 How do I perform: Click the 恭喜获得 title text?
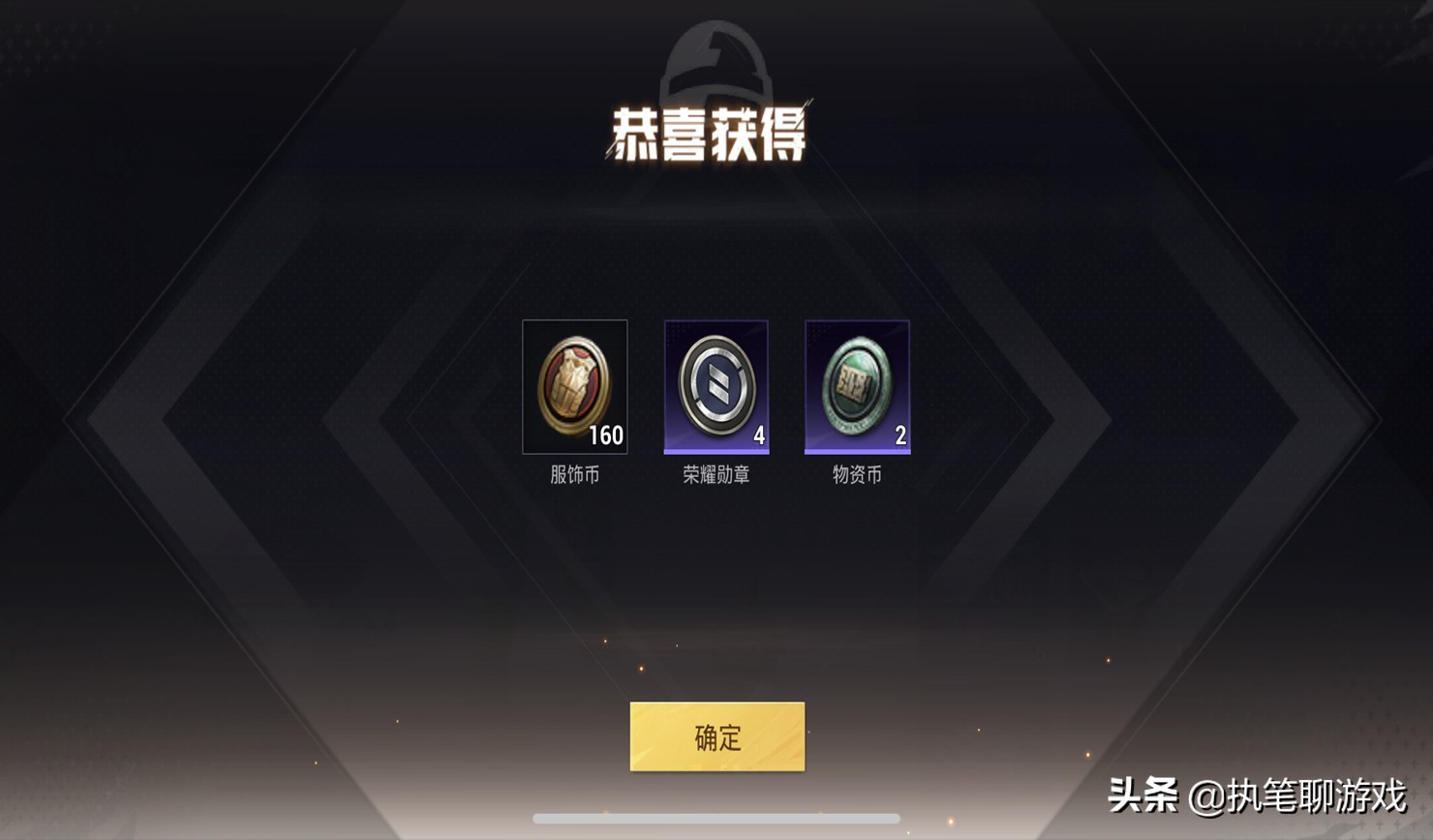tap(716, 131)
